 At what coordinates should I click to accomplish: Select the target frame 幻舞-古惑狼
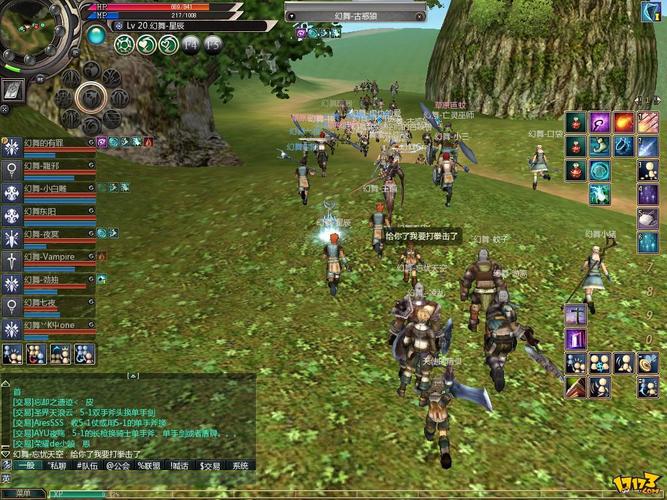[x=355, y=17]
